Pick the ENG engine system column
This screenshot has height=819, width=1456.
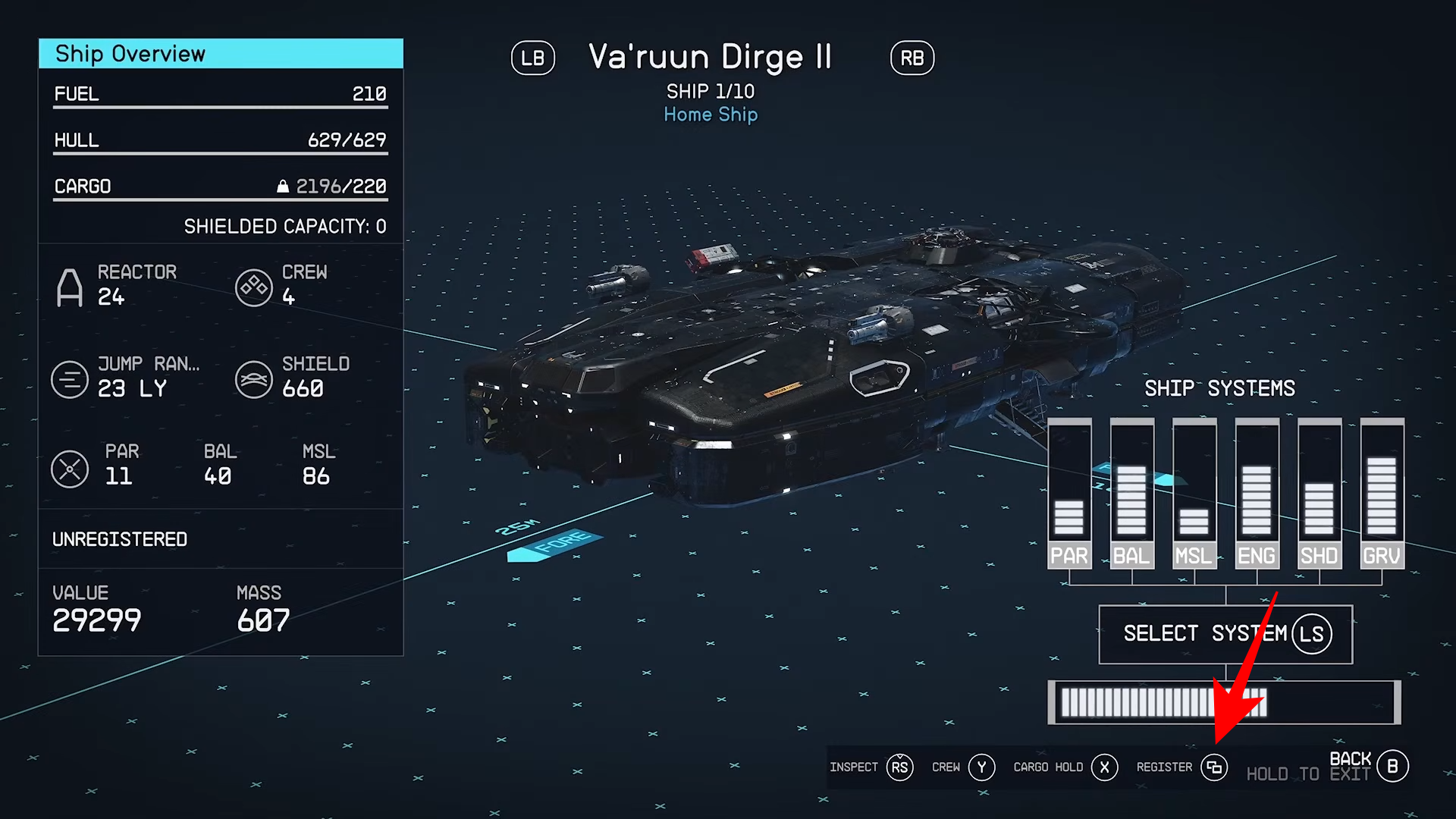pyautogui.click(x=1257, y=493)
